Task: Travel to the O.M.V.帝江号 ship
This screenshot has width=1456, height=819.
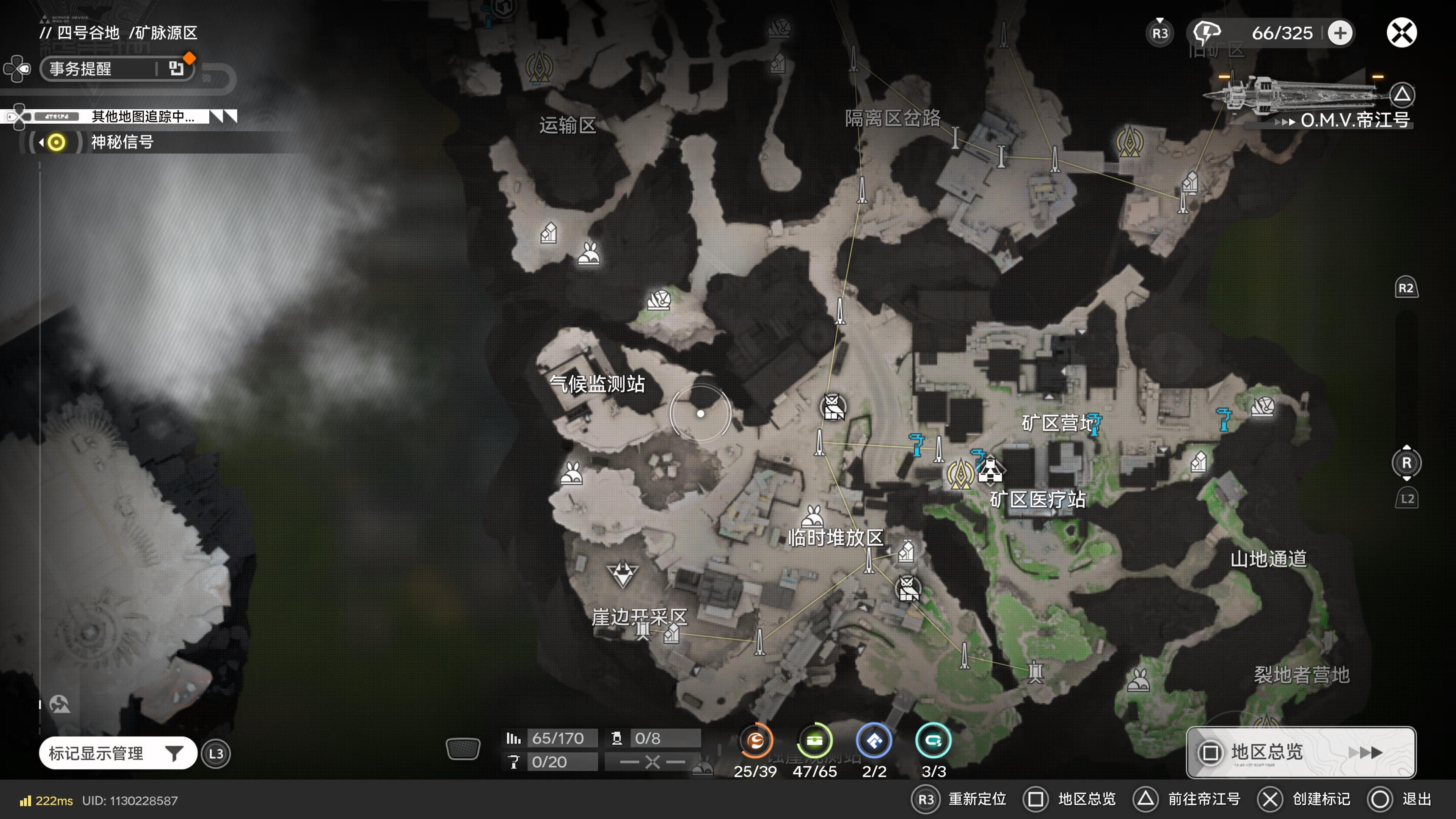Action: coord(1354,120)
